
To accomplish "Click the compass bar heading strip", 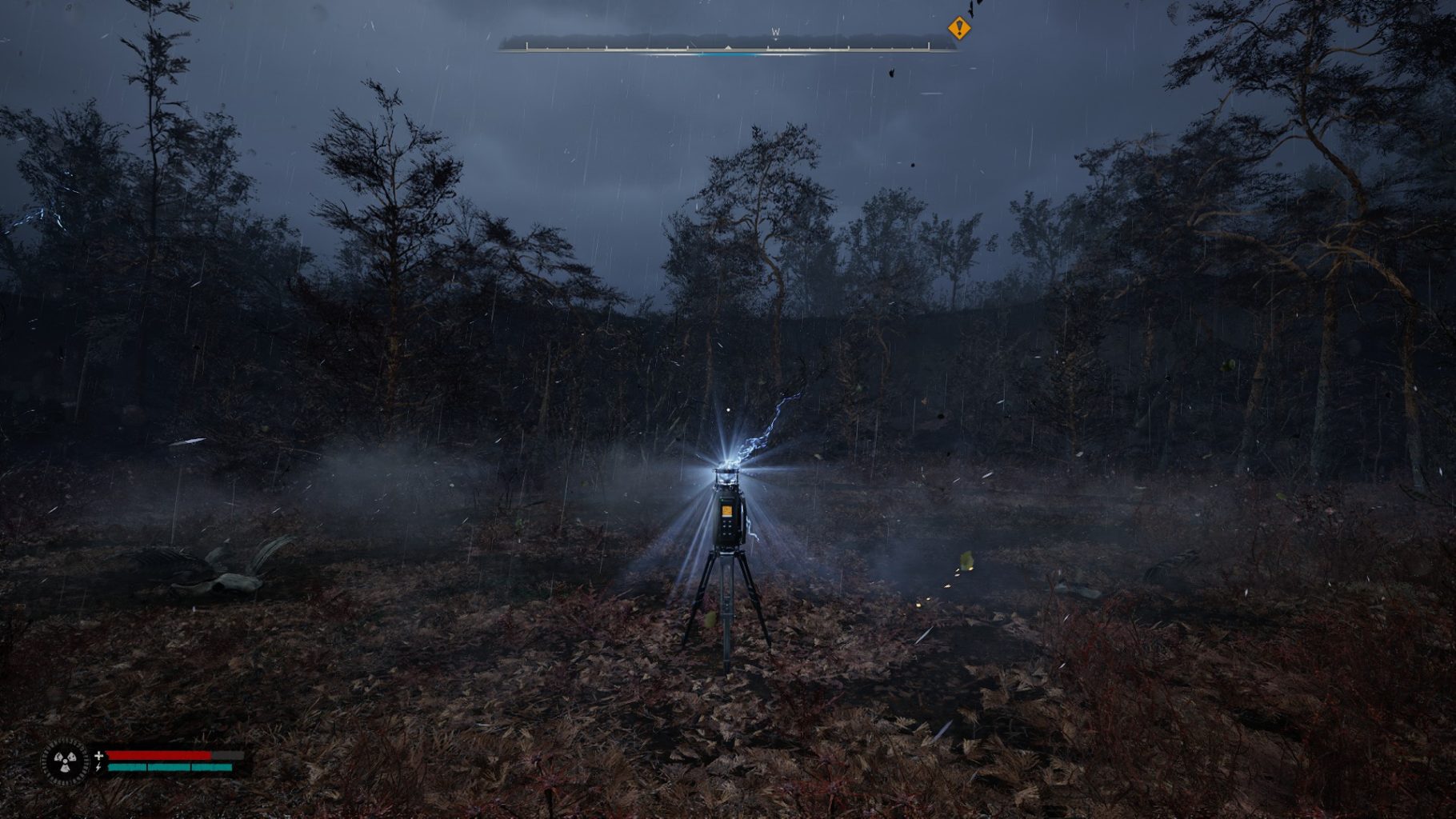I will click(726, 45).
